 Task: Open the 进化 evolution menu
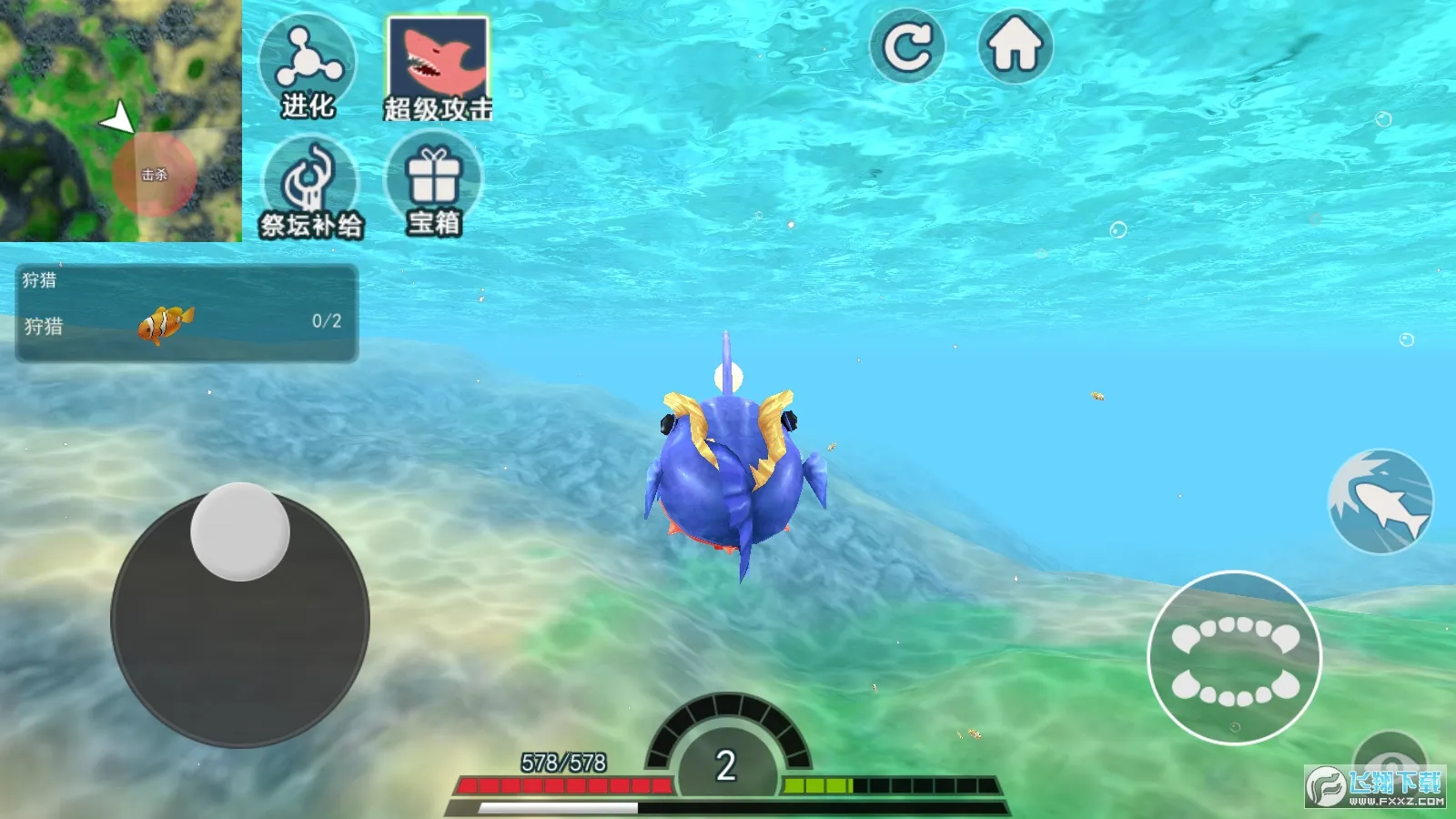pyautogui.click(x=308, y=66)
